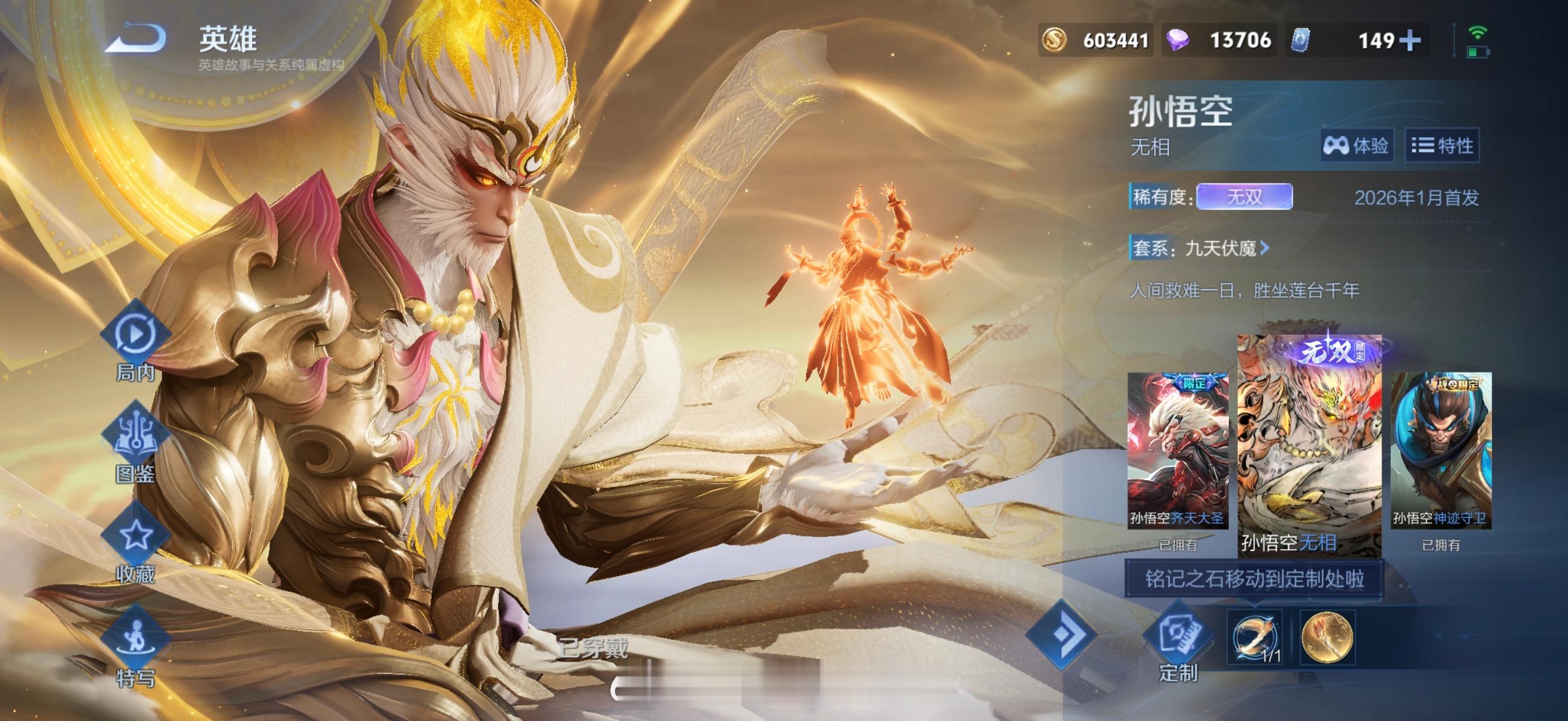
Task: Click the 无双 rarity badge
Action: (x=1243, y=197)
